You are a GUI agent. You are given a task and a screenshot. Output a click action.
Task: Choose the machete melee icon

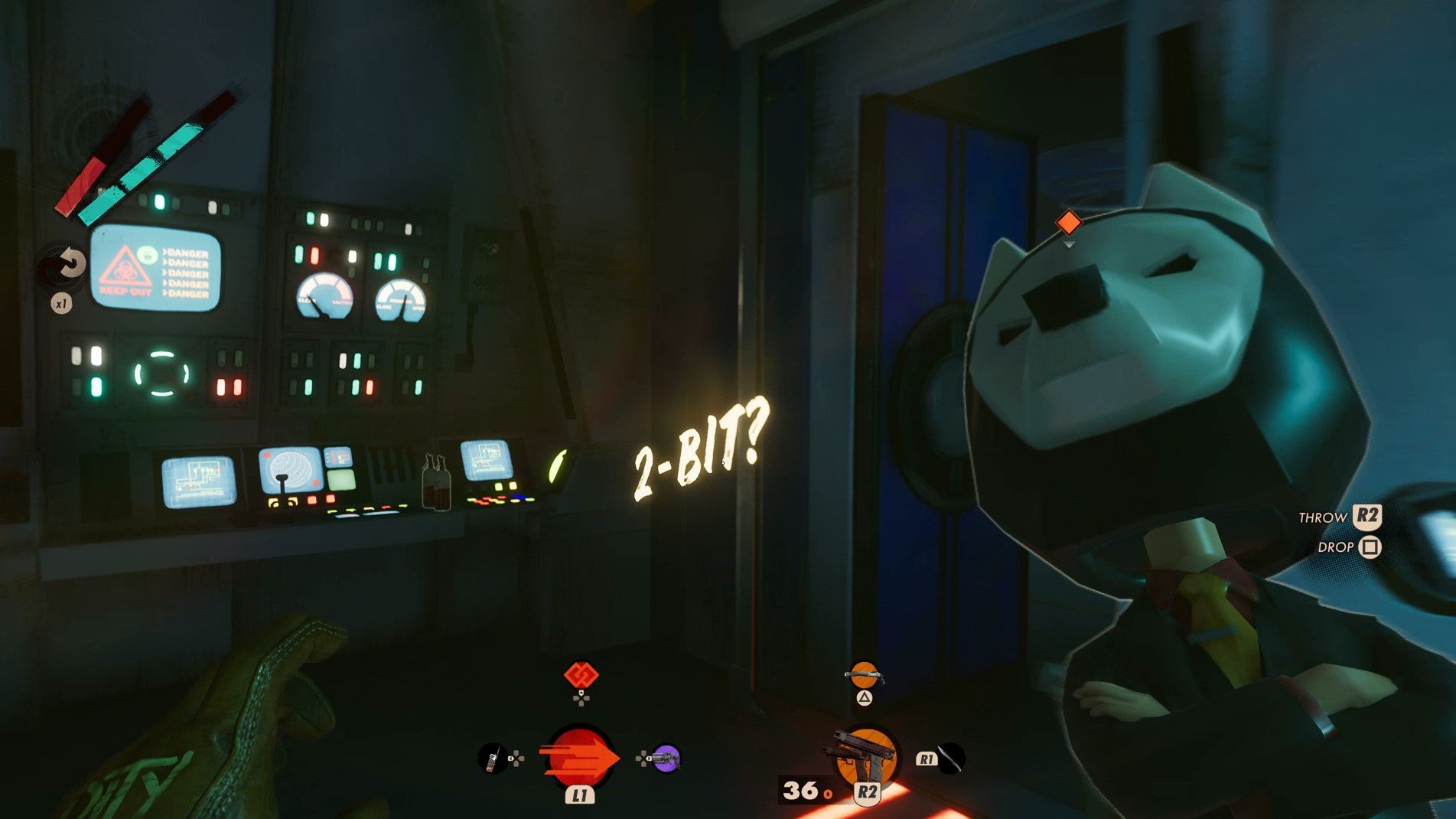(x=951, y=759)
